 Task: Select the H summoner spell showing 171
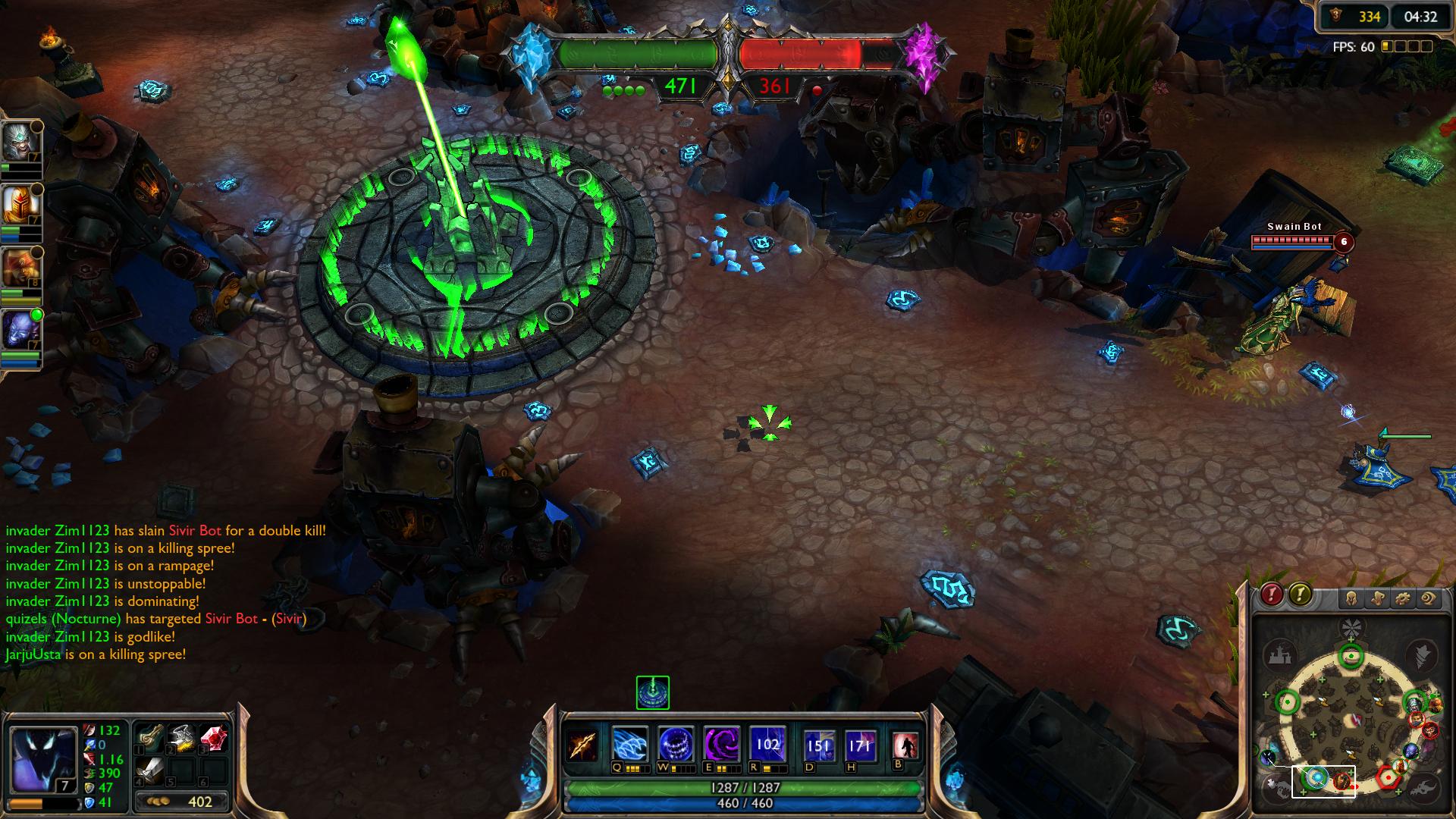pyautogui.click(x=861, y=745)
